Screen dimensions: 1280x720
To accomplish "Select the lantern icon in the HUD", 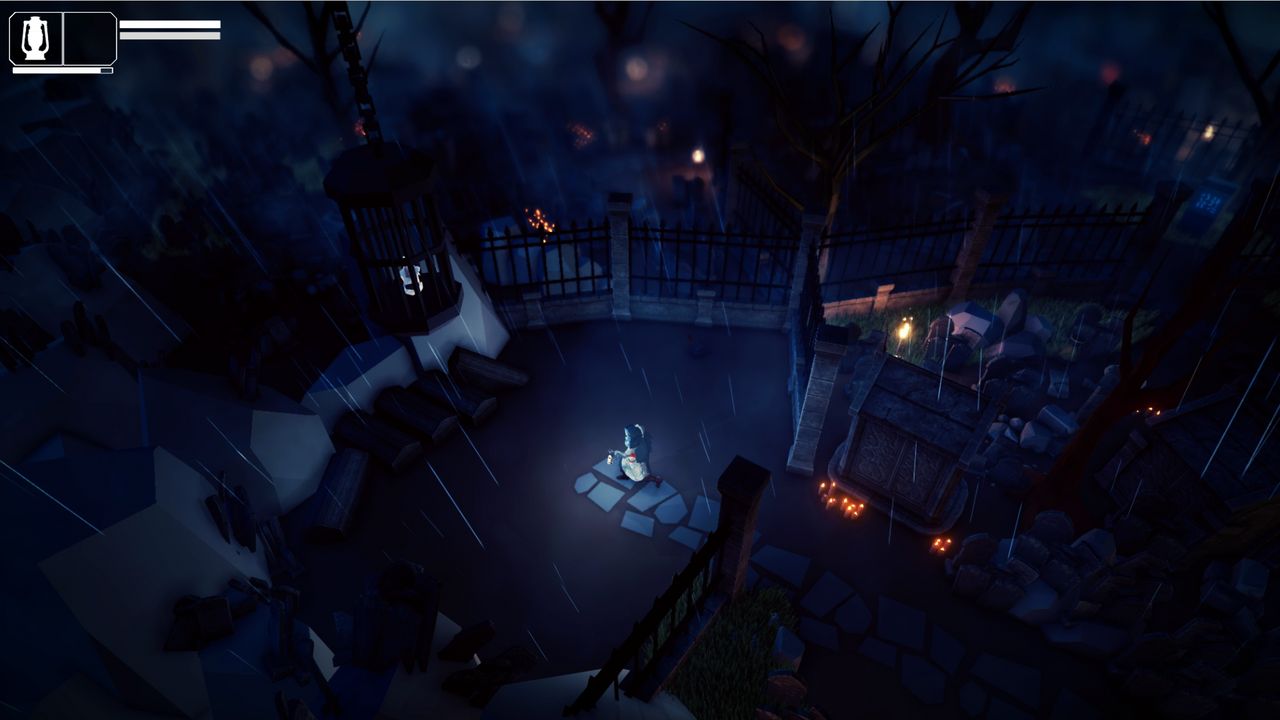I will [37, 37].
